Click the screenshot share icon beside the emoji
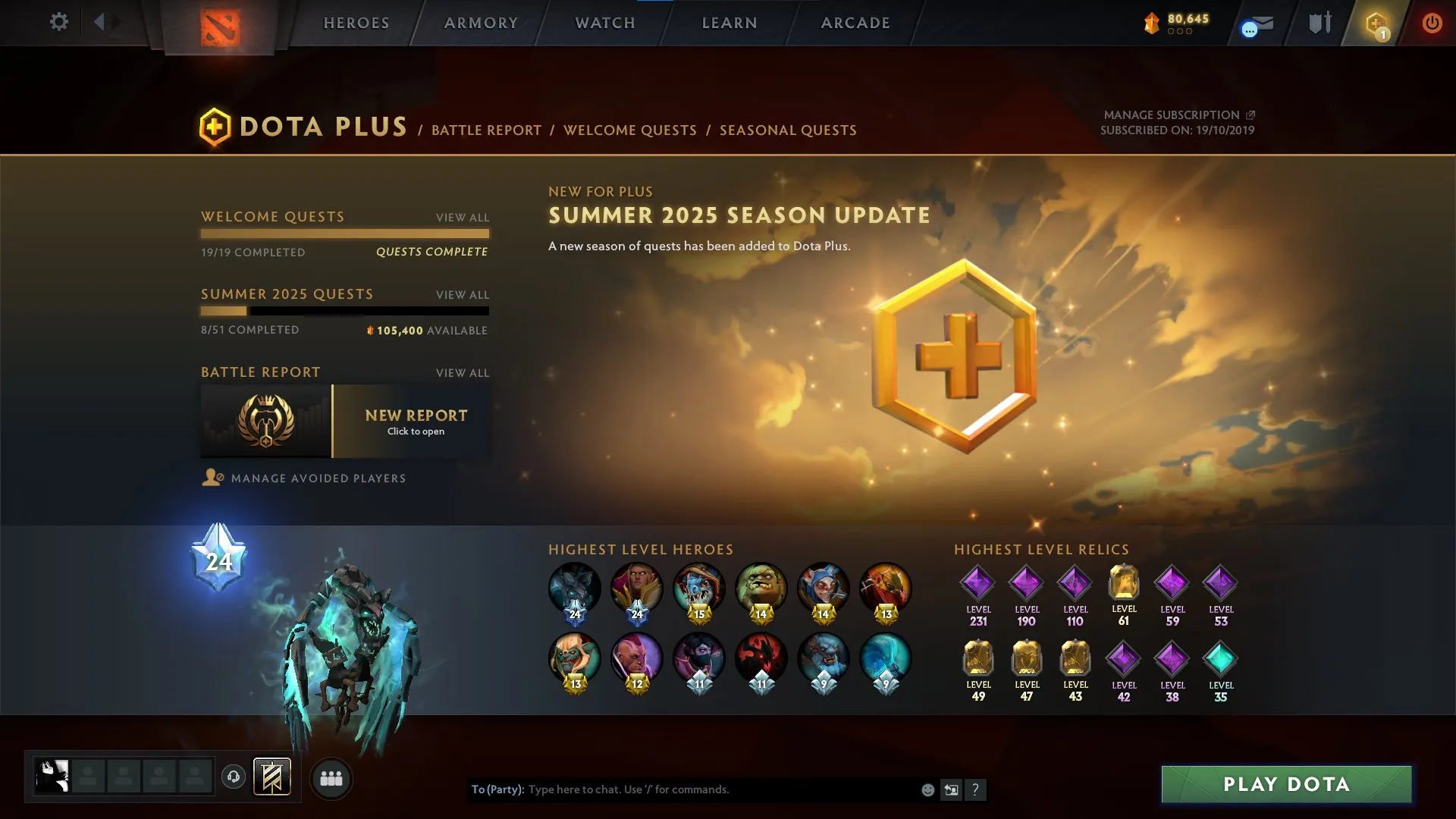 click(952, 789)
